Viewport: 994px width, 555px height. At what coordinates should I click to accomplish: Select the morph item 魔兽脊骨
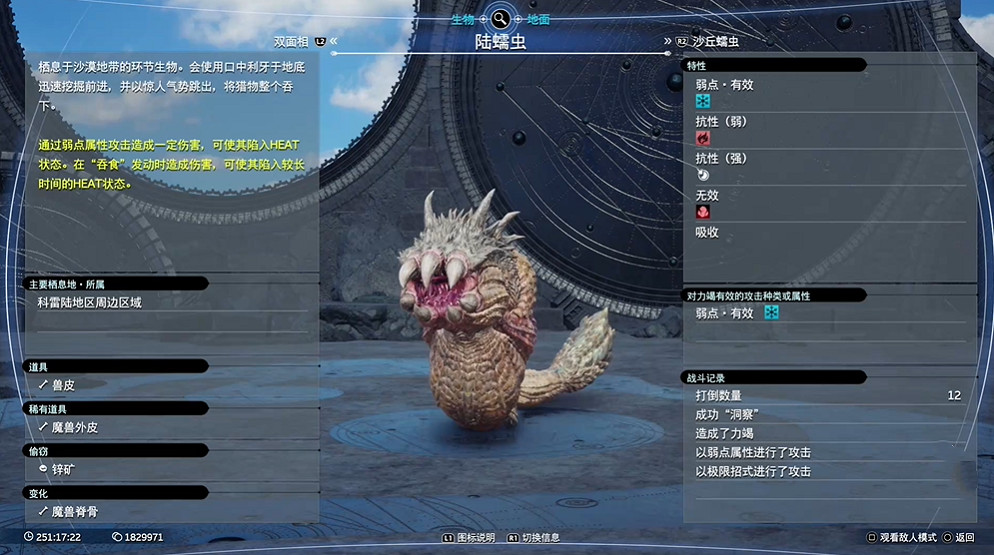click(x=75, y=511)
